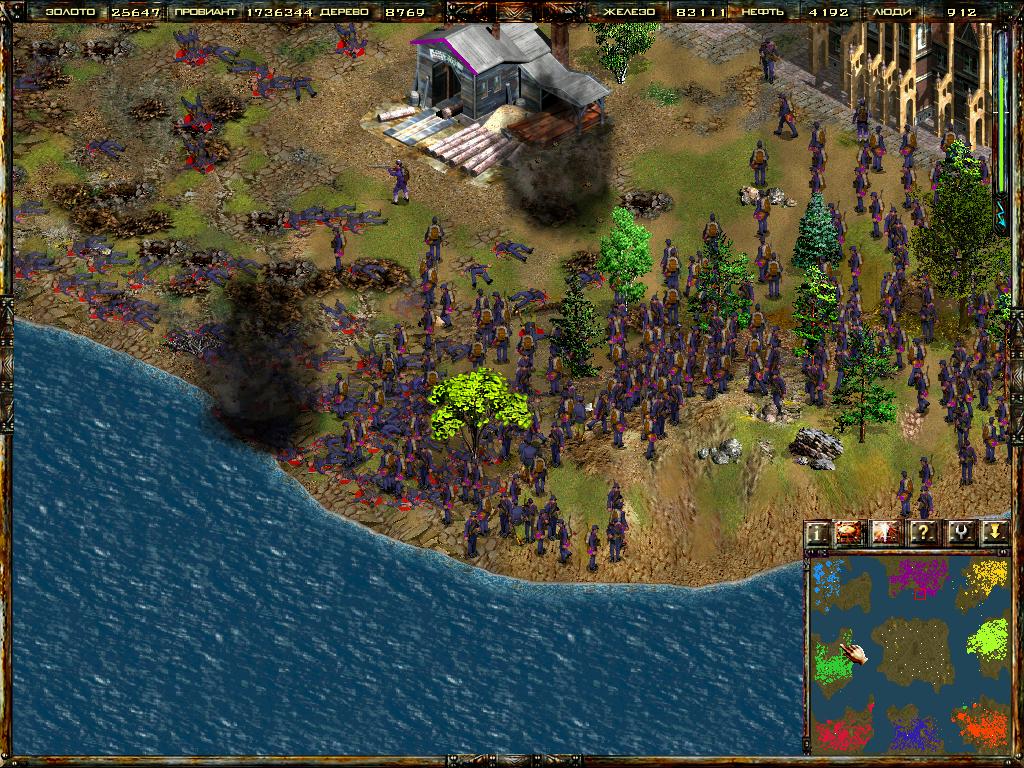Go to the lime-green island on the minimap

pyautogui.click(x=989, y=638)
